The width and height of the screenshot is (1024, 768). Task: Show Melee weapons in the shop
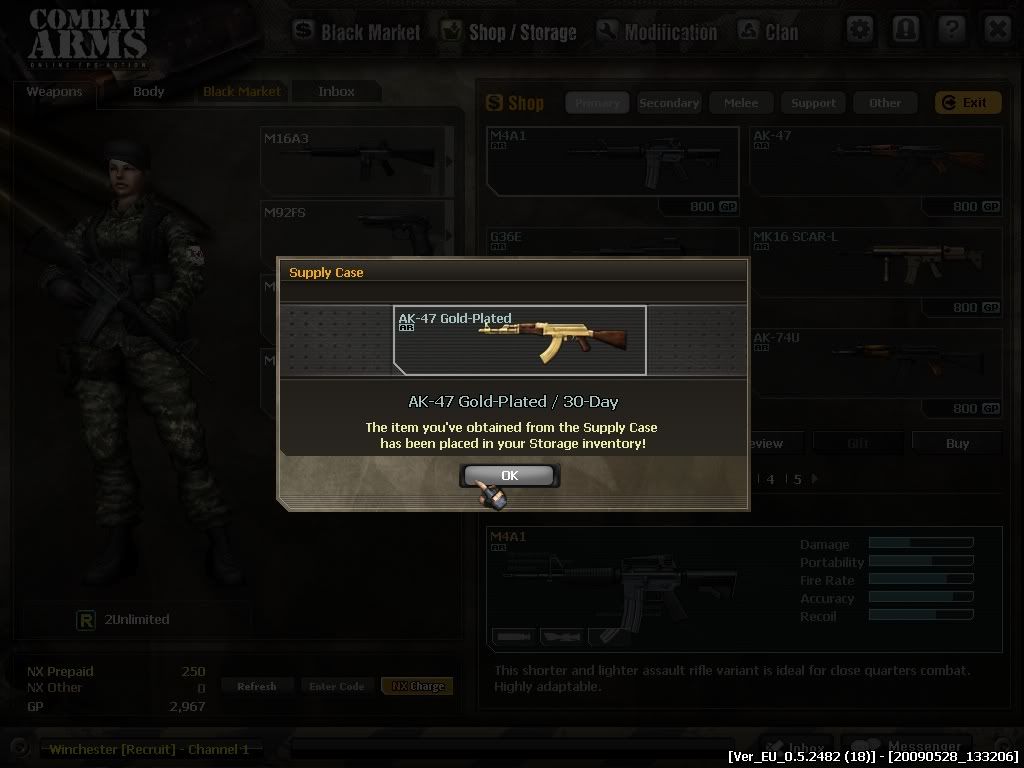pyautogui.click(x=741, y=103)
